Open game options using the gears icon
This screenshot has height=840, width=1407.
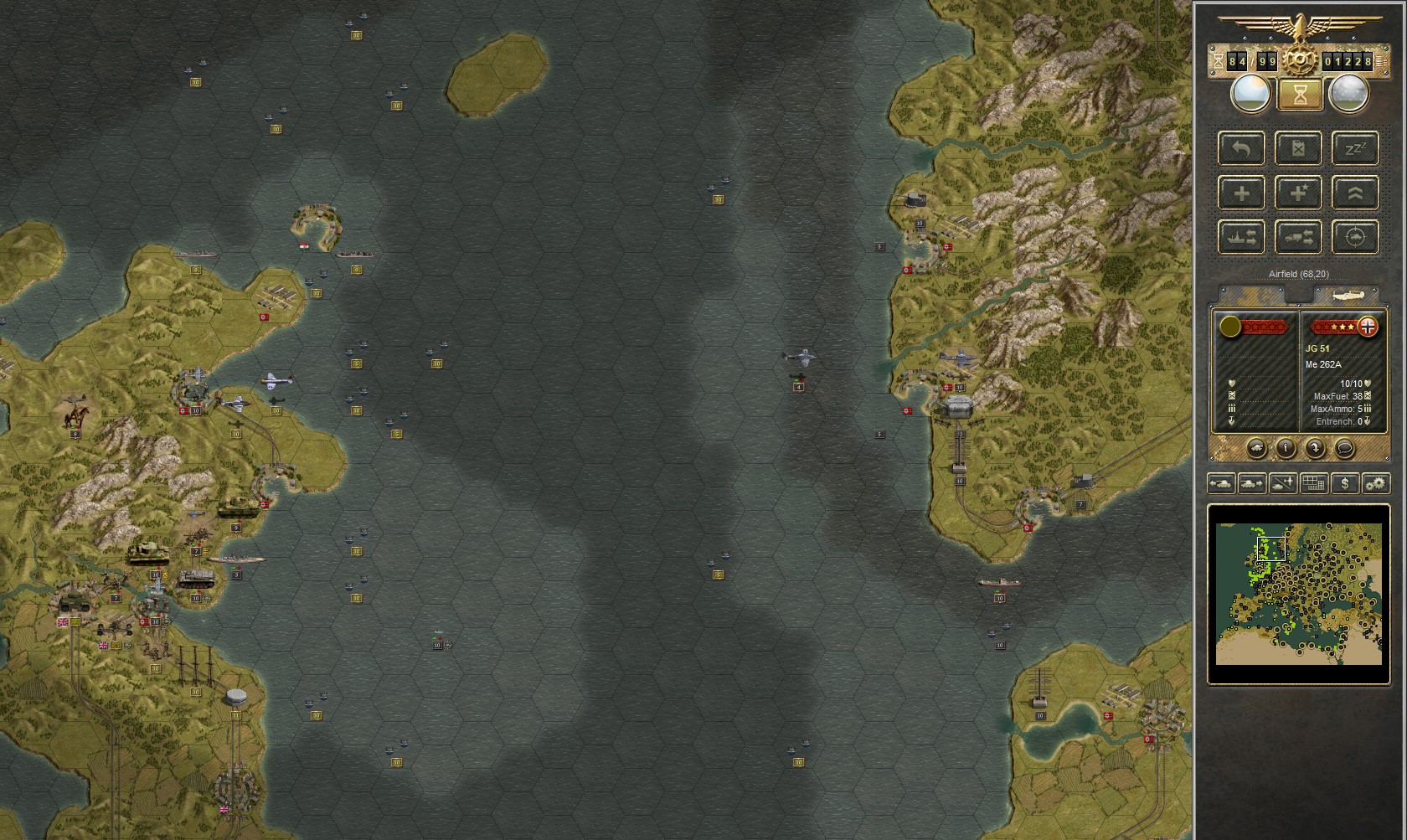point(1375,484)
